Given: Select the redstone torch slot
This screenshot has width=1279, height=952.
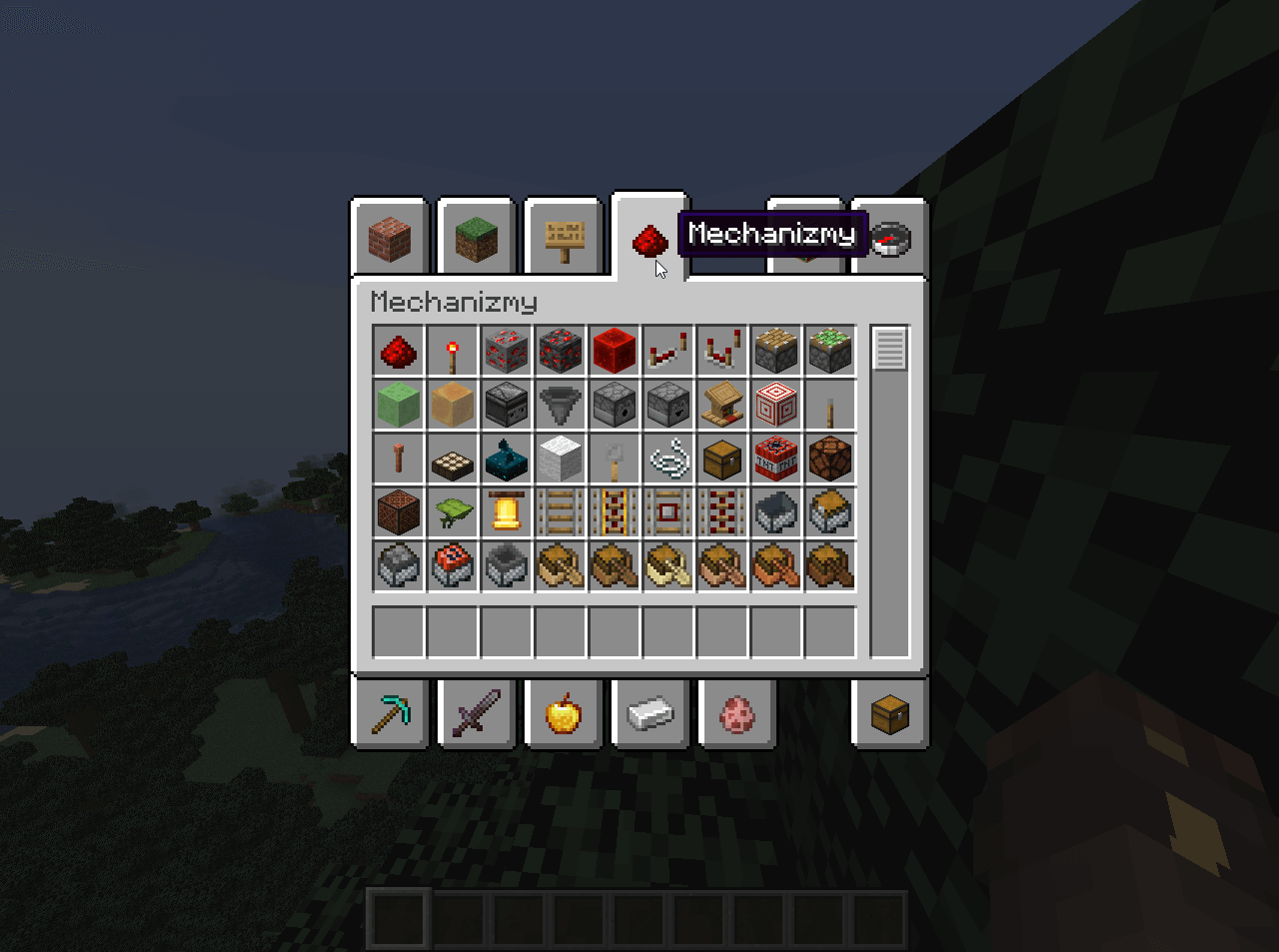Looking at the screenshot, I should click(453, 352).
